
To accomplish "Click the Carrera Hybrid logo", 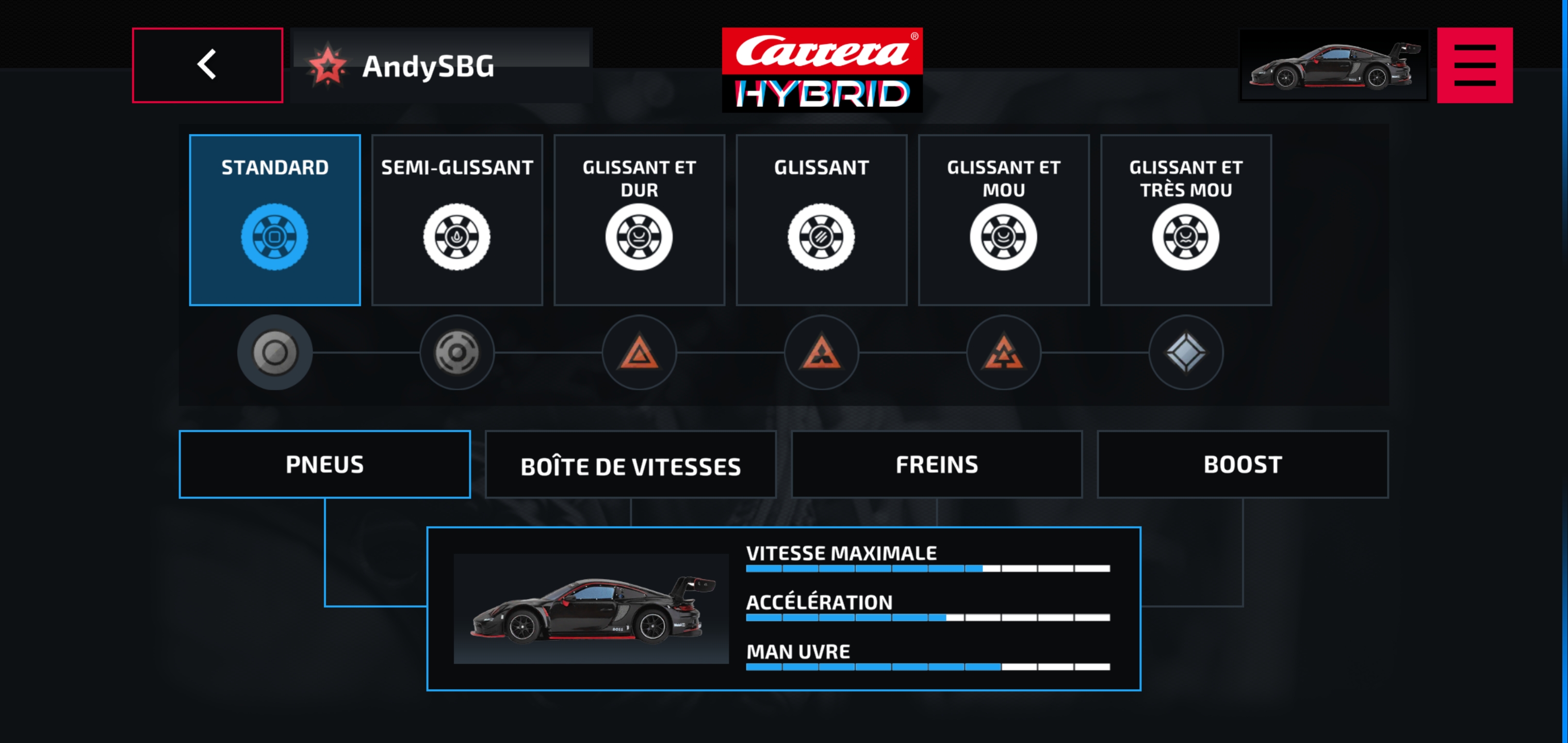I will click(822, 70).
